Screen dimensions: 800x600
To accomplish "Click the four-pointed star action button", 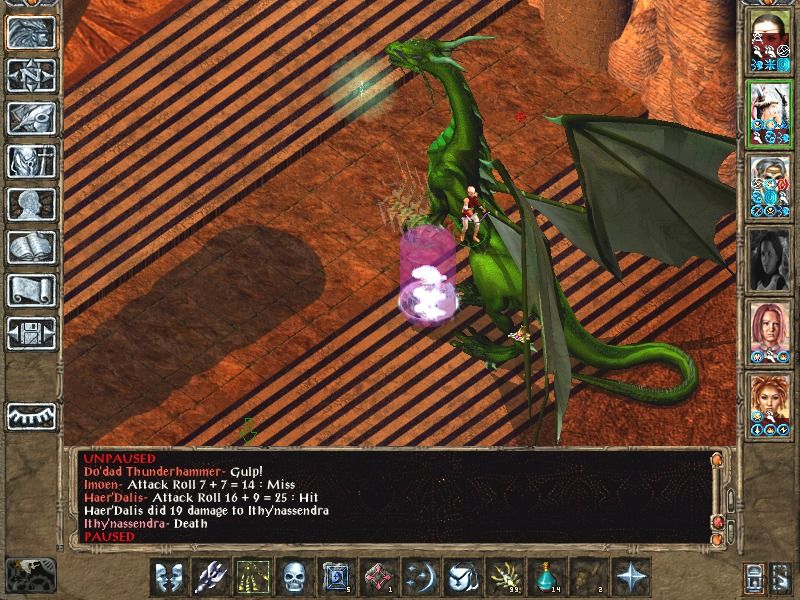I will coord(631,576).
